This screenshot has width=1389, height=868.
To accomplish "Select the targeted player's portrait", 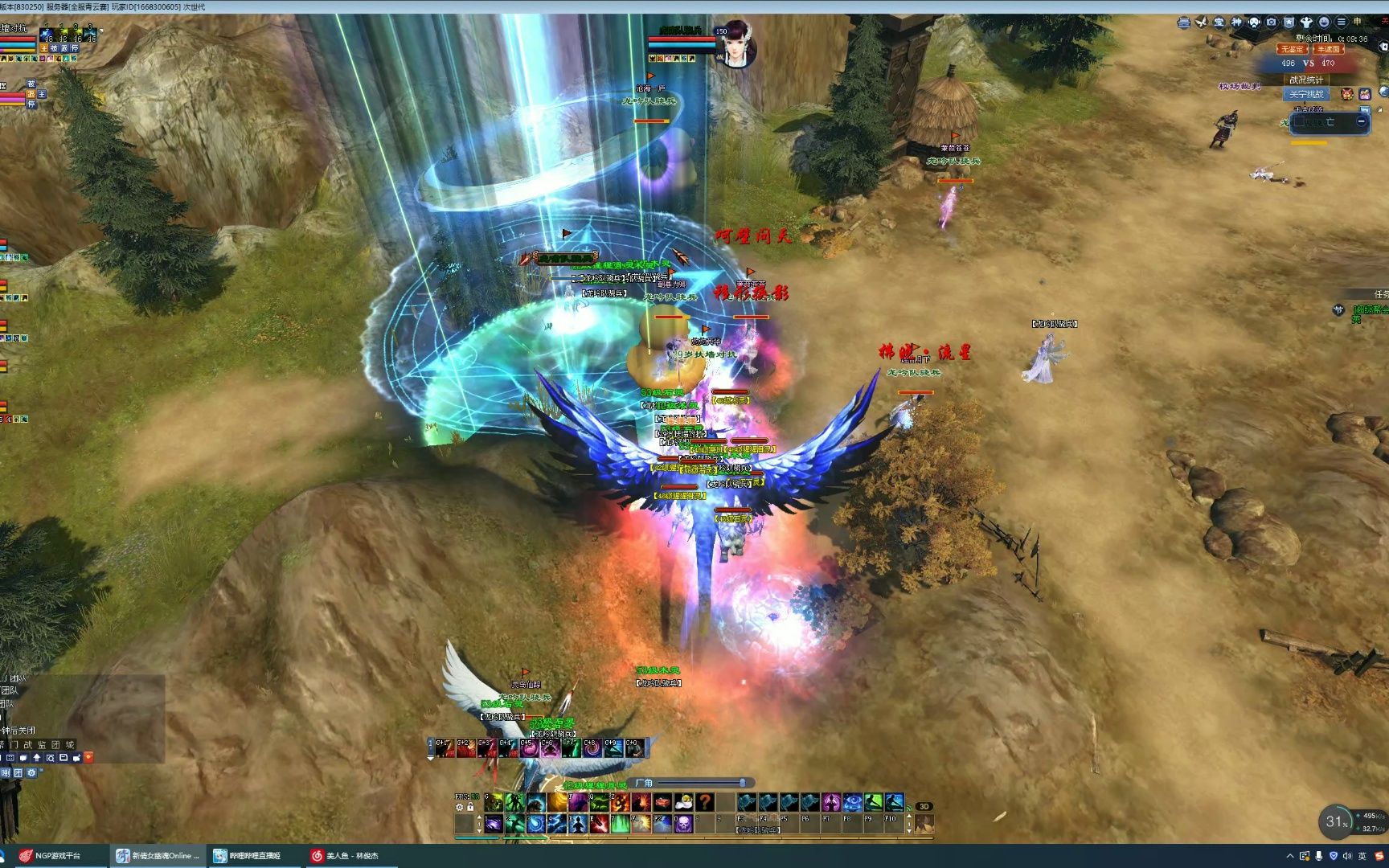I will click(735, 43).
